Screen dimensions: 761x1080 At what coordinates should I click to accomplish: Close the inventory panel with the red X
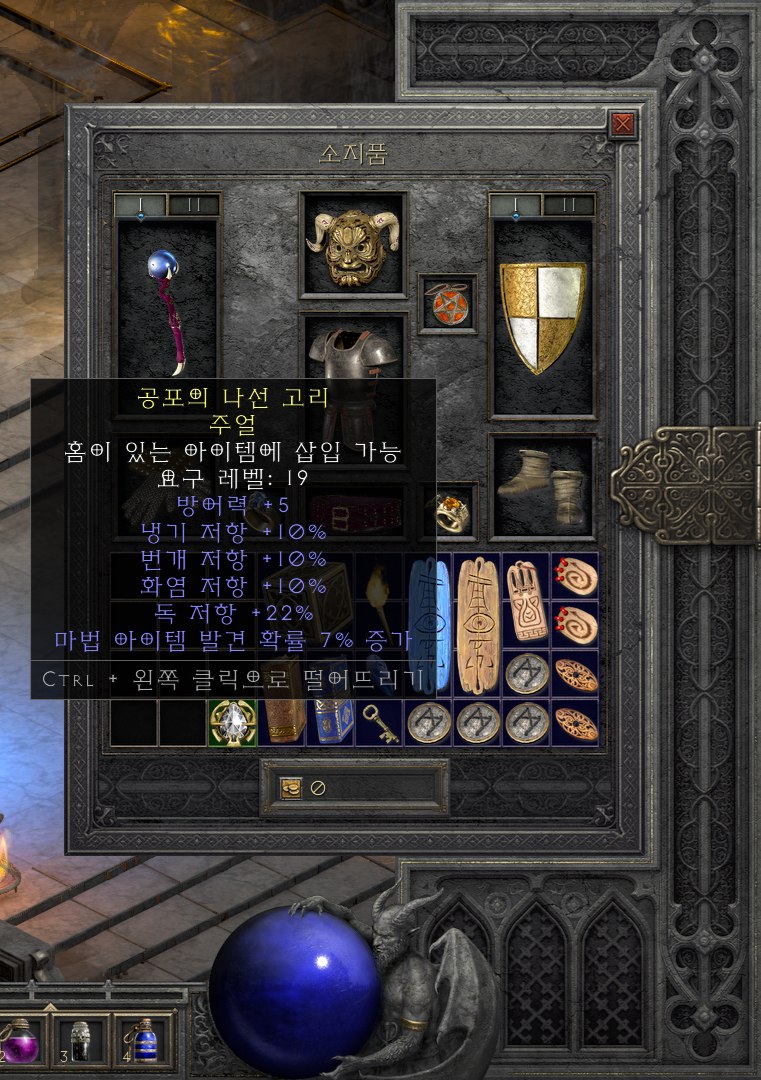[x=623, y=124]
